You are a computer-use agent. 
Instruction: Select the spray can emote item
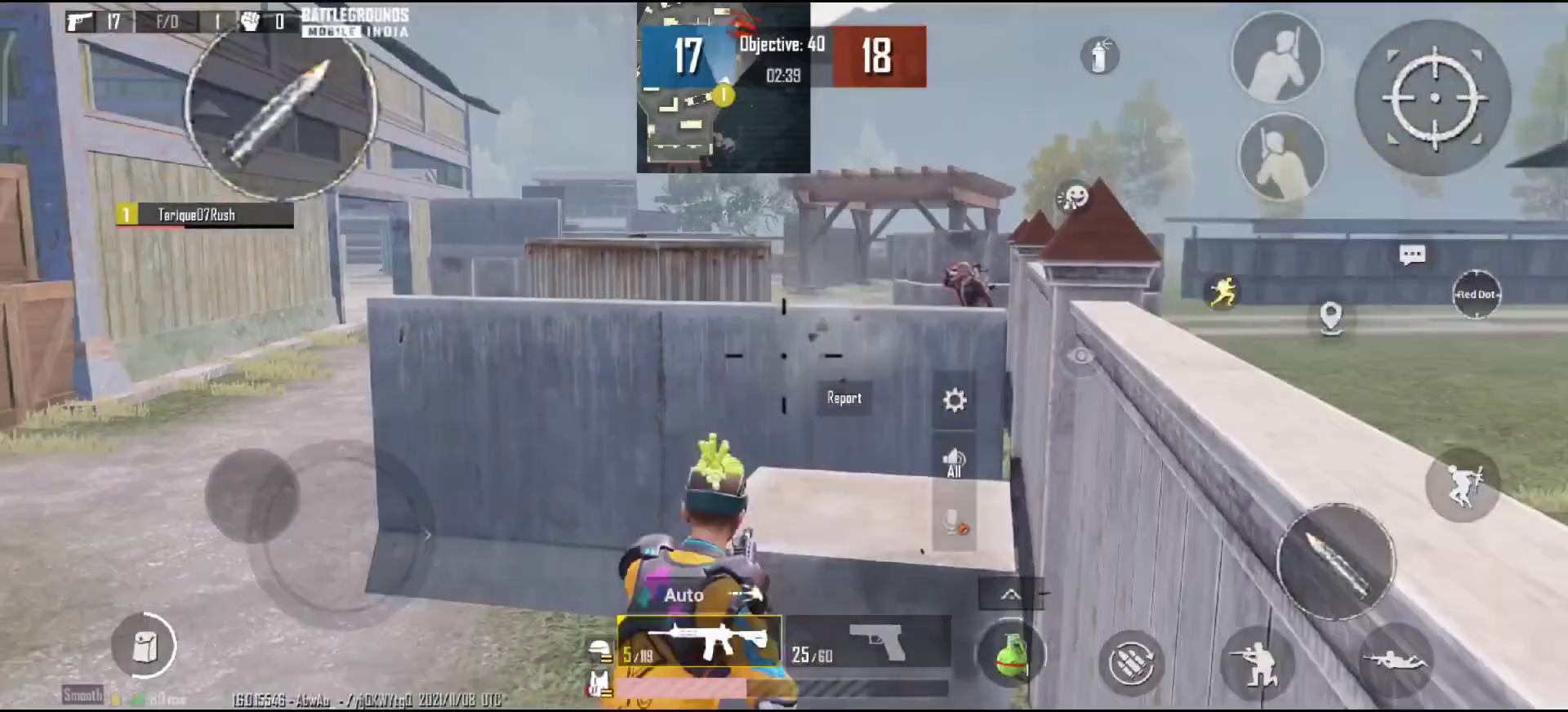pyautogui.click(x=1098, y=54)
